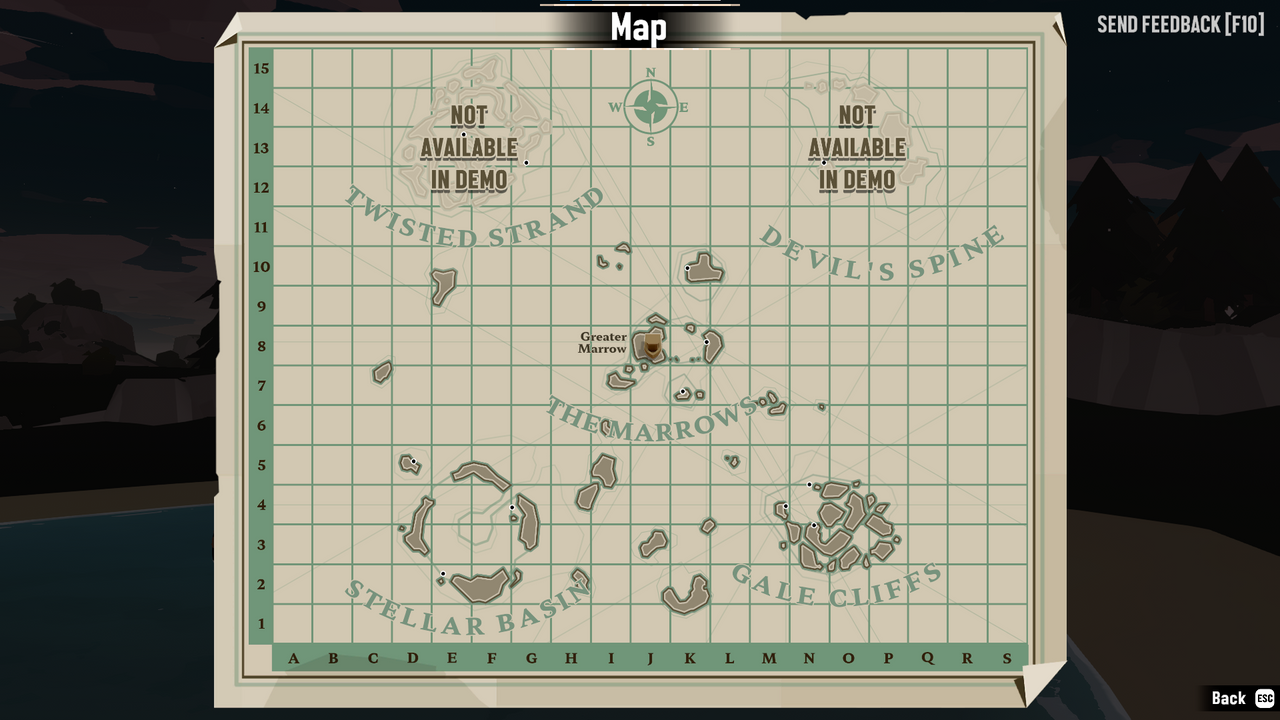Click the north arrow on the compass
The height and width of the screenshot is (720, 1280).
click(652, 73)
